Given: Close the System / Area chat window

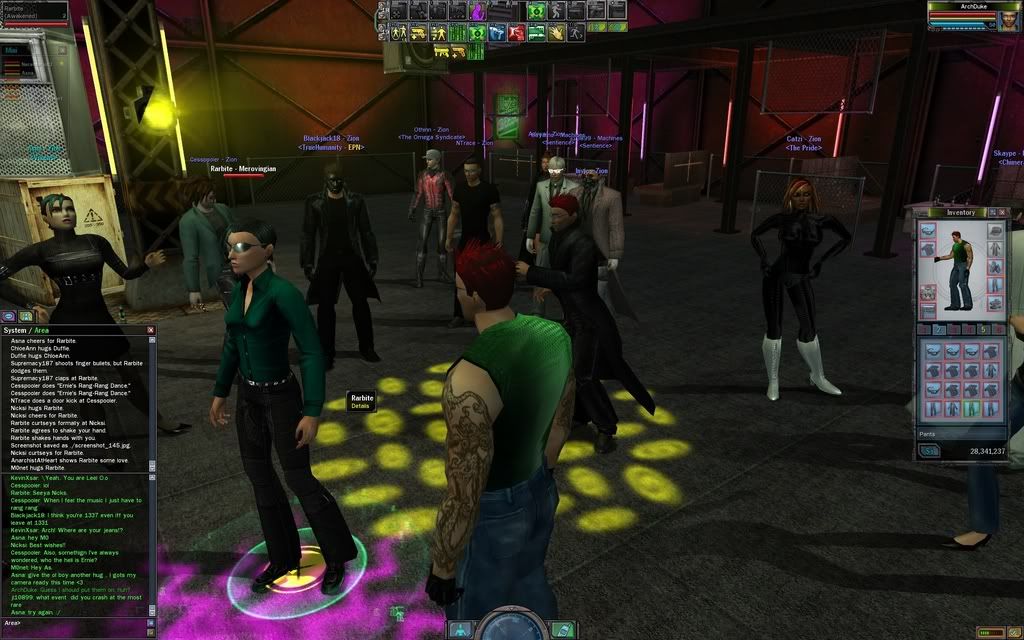Looking at the screenshot, I should tap(151, 330).
